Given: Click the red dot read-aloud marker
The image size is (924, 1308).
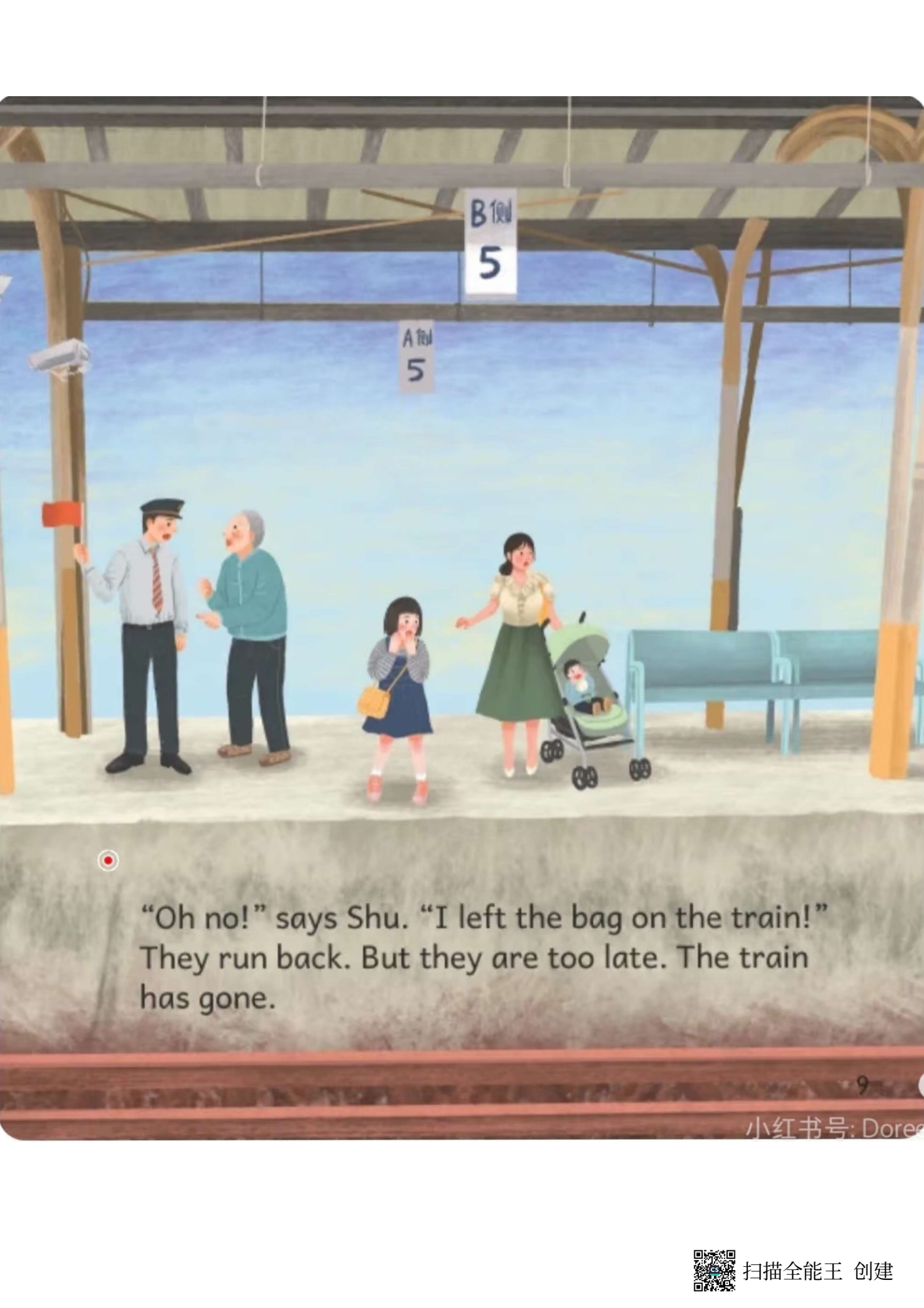Looking at the screenshot, I should tap(108, 860).
